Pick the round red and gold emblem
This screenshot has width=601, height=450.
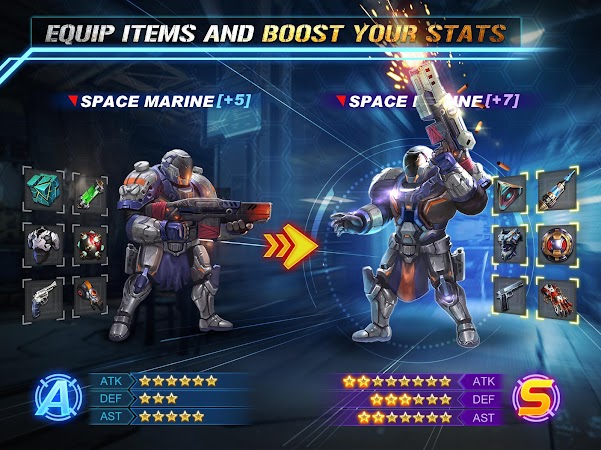point(558,244)
